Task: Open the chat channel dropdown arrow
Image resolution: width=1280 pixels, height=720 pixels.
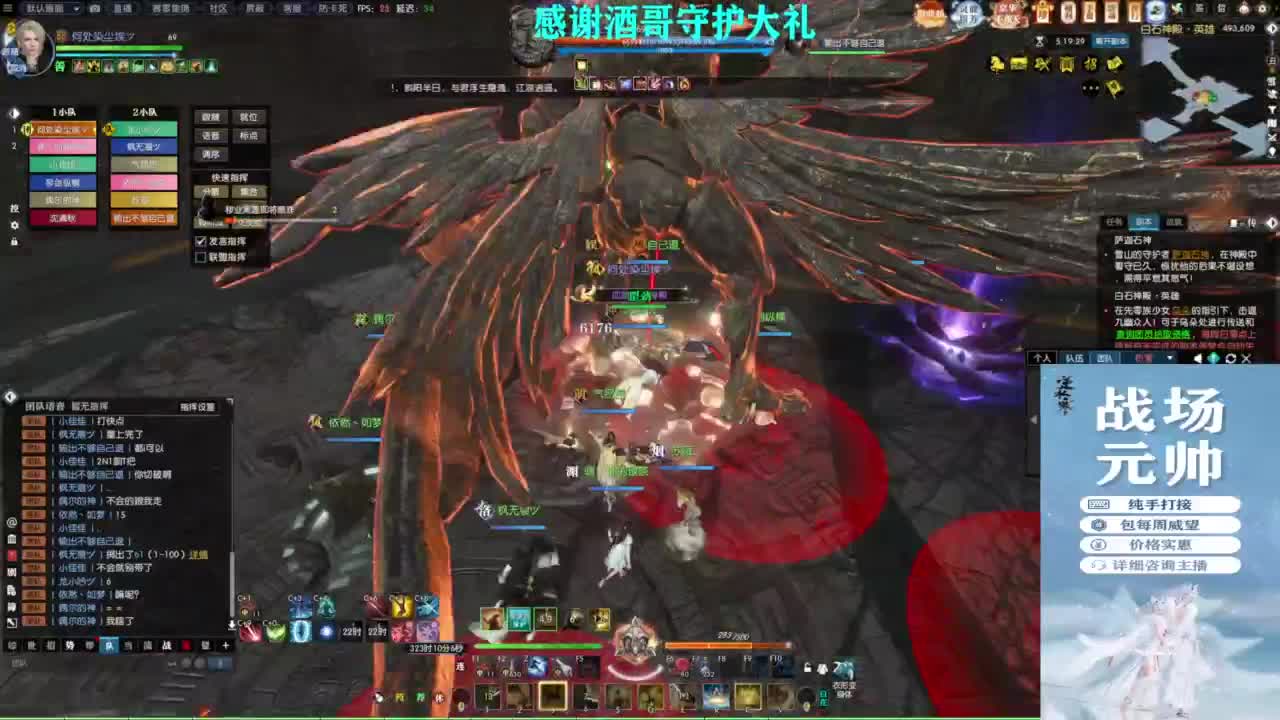Action: tap(1170, 357)
